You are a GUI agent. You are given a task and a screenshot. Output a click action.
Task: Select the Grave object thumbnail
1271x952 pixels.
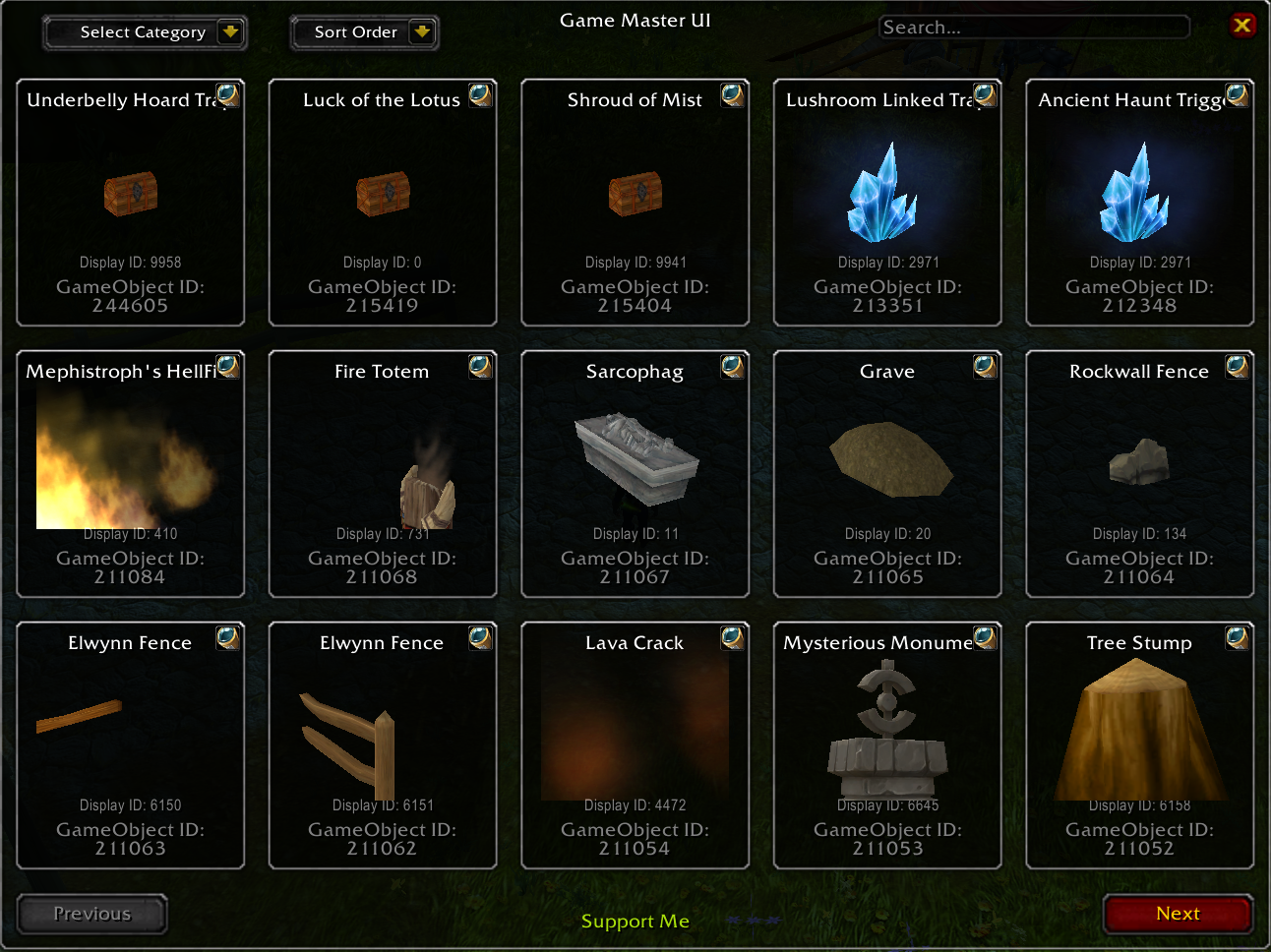887,457
